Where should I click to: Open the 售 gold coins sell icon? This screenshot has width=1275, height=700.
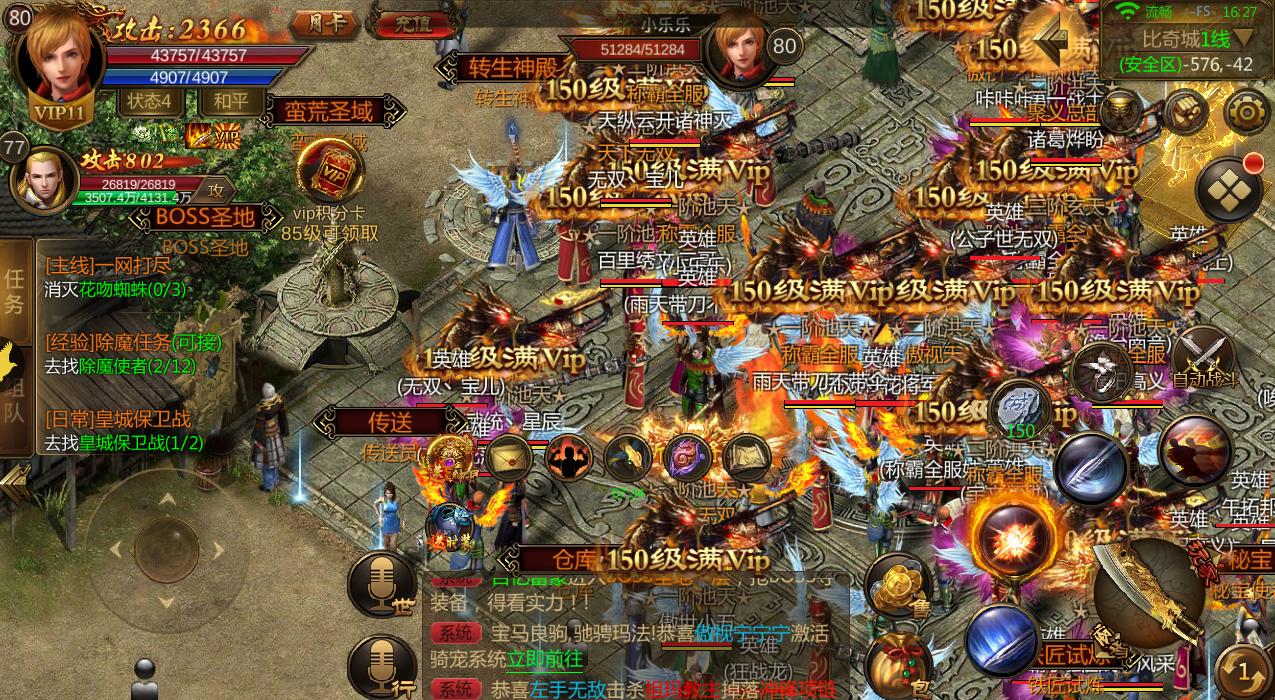click(x=898, y=585)
